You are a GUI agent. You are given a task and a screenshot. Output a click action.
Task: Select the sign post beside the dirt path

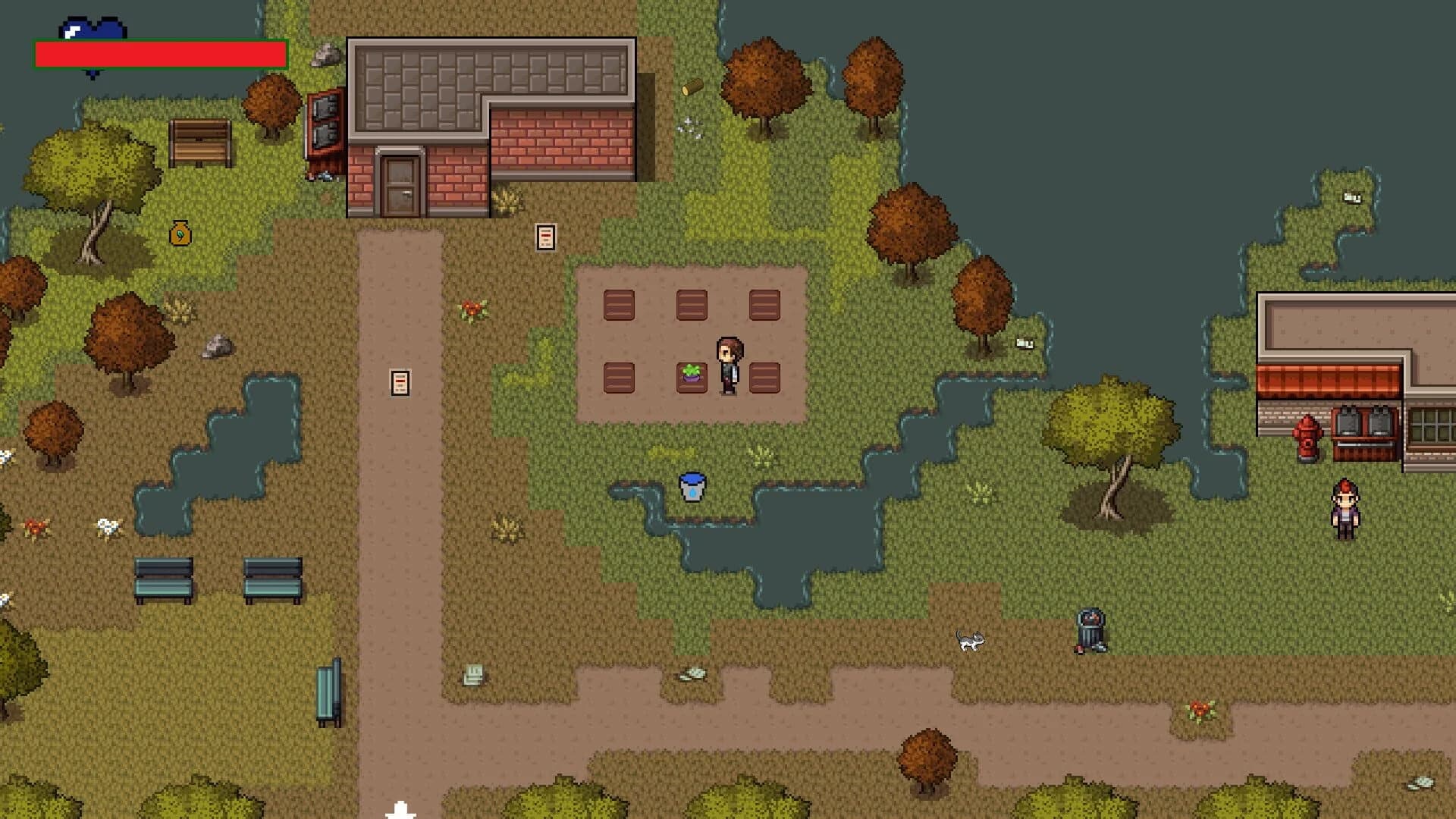[x=400, y=383]
